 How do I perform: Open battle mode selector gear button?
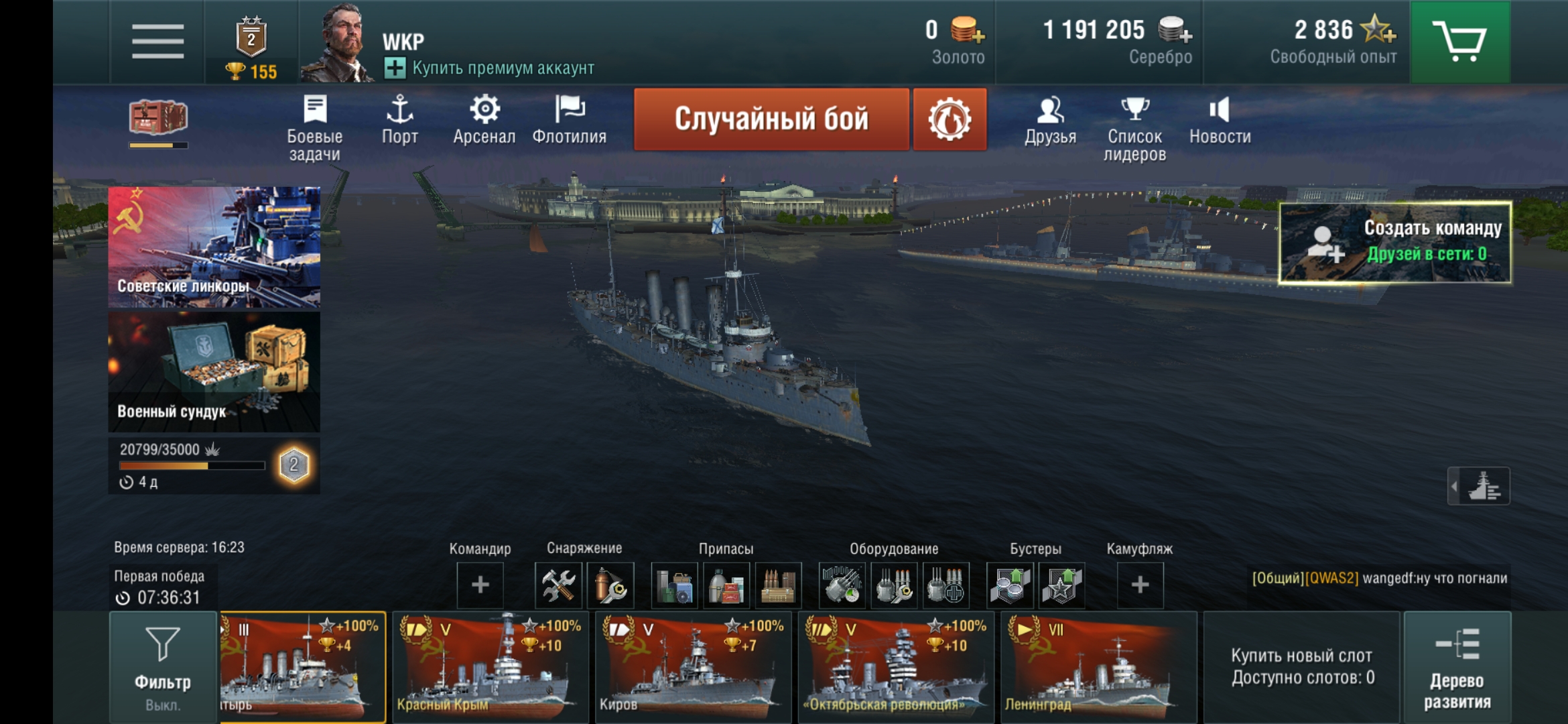950,119
